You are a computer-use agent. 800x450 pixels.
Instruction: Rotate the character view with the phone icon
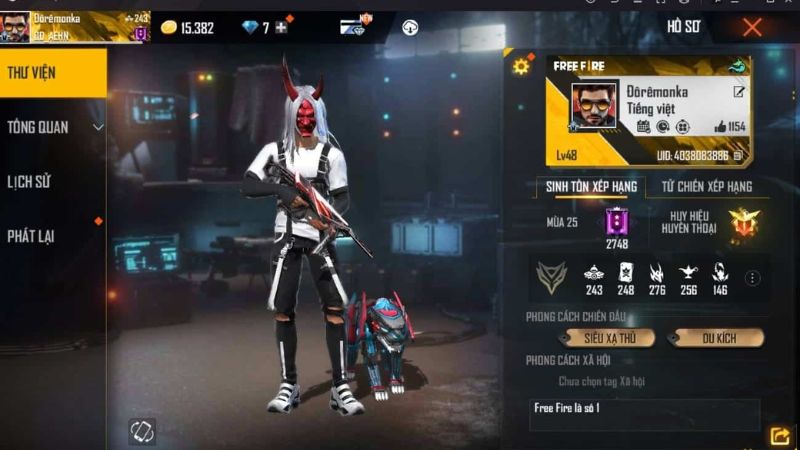(142, 431)
